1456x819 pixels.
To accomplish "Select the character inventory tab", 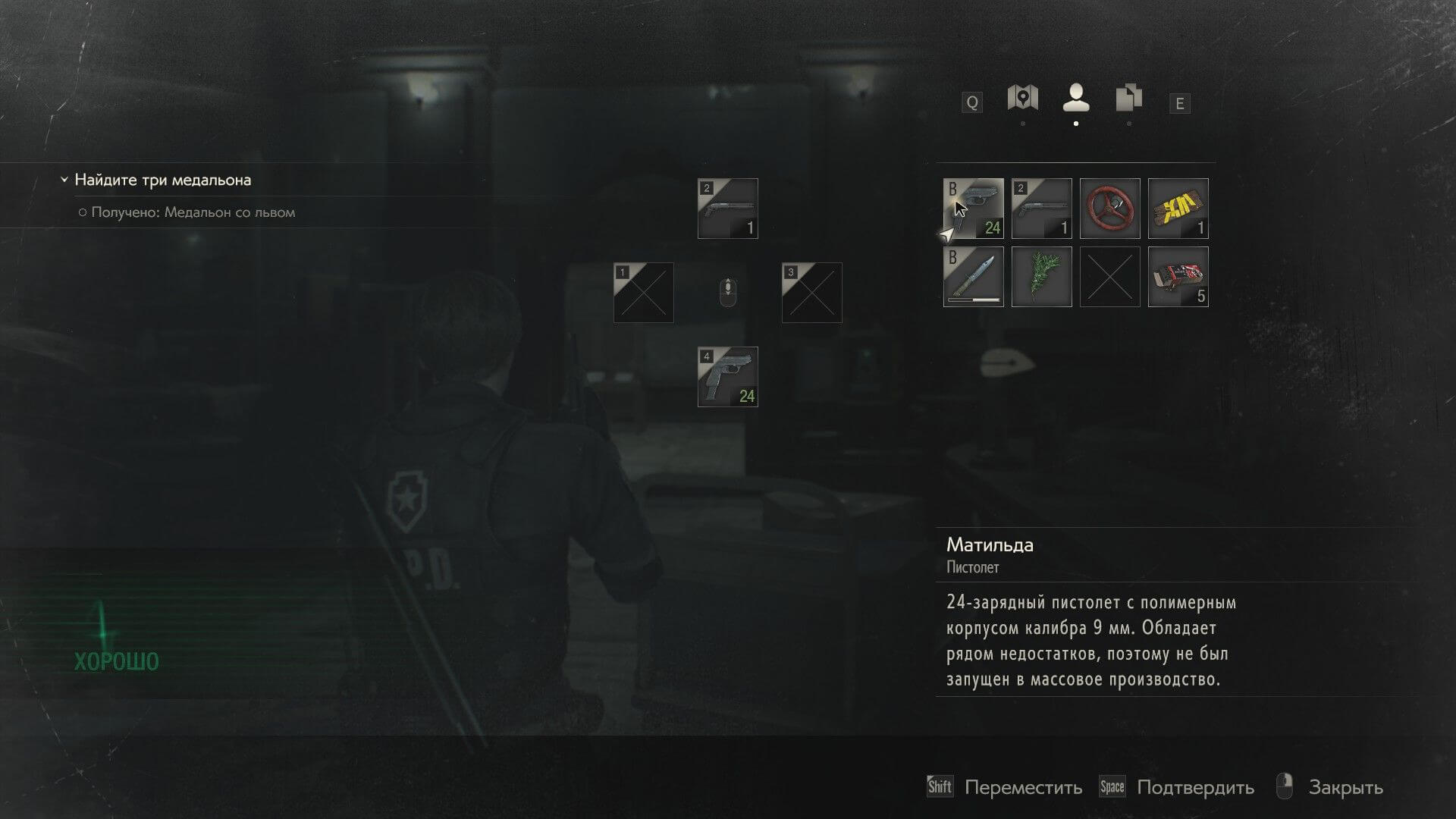I will (1076, 99).
